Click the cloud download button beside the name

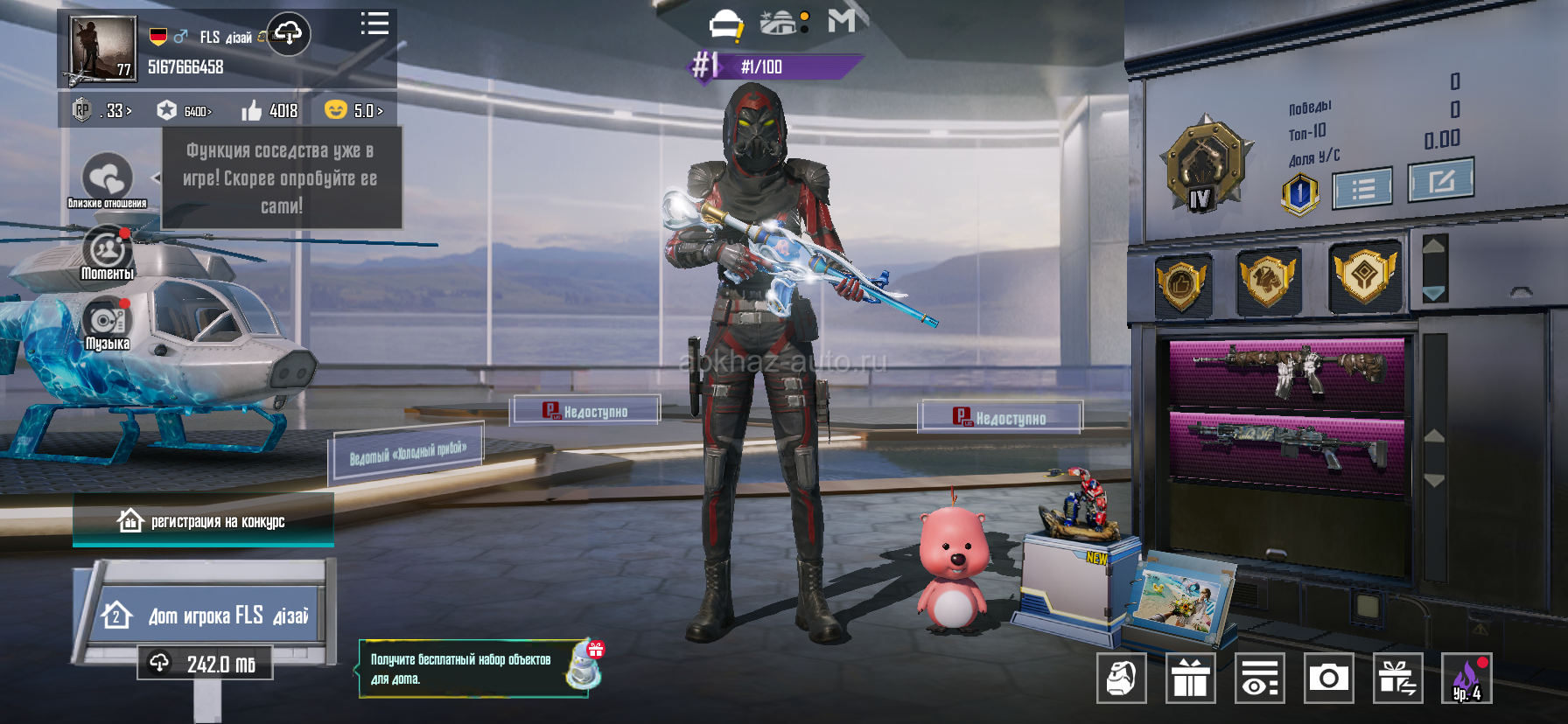tap(288, 35)
